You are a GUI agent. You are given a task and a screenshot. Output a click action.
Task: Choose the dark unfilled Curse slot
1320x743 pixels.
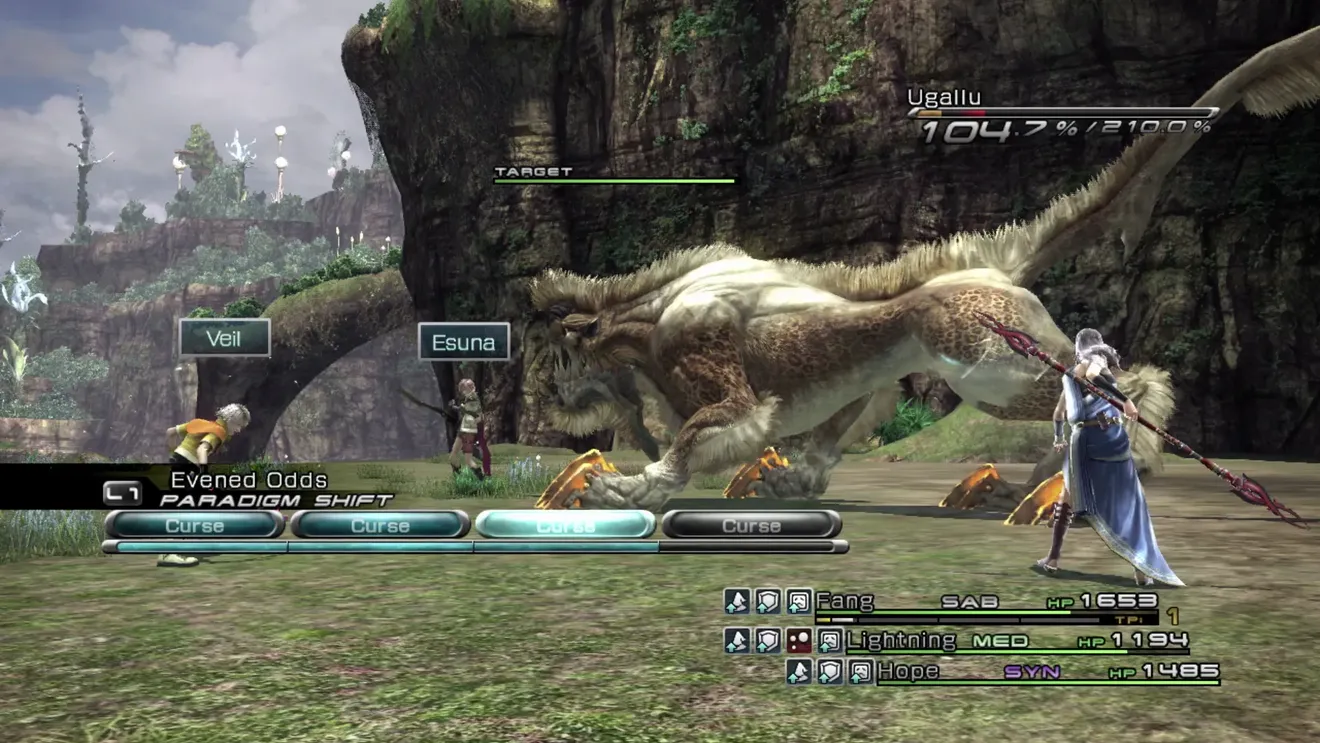coord(751,525)
